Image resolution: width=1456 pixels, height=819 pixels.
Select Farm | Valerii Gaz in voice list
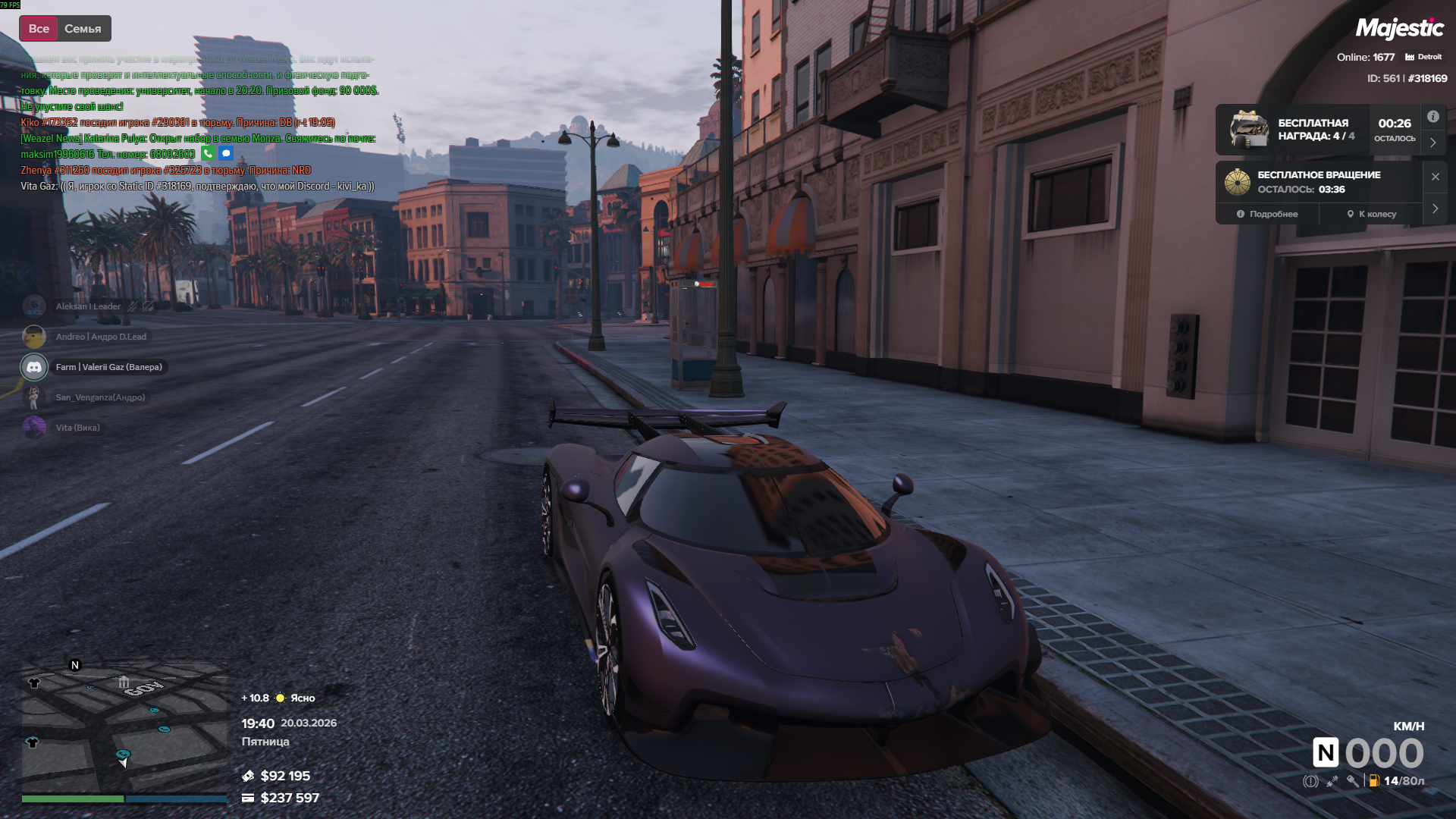[x=108, y=367]
